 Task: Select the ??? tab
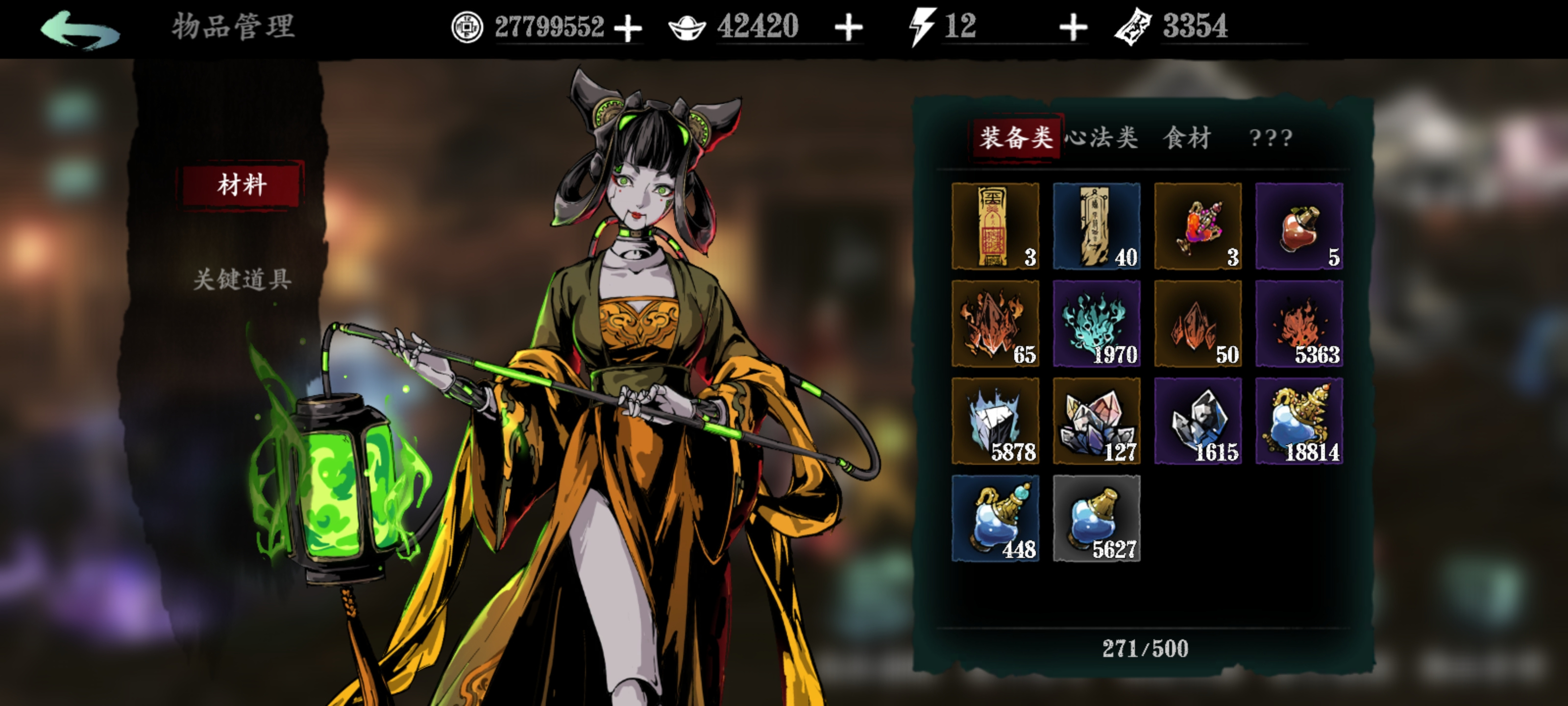tap(1271, 138)
